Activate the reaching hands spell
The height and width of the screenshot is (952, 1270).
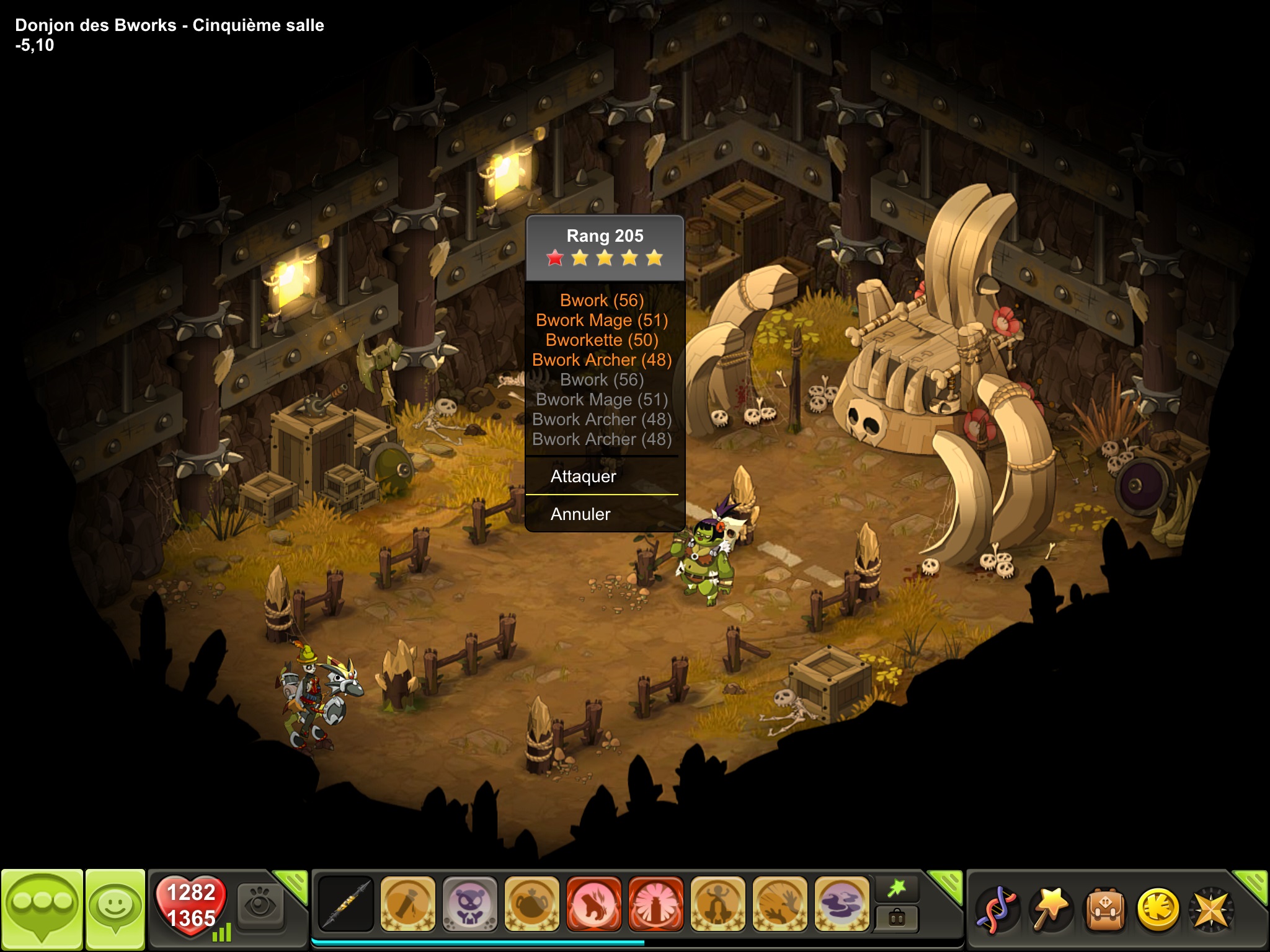[x=779, y=904]
